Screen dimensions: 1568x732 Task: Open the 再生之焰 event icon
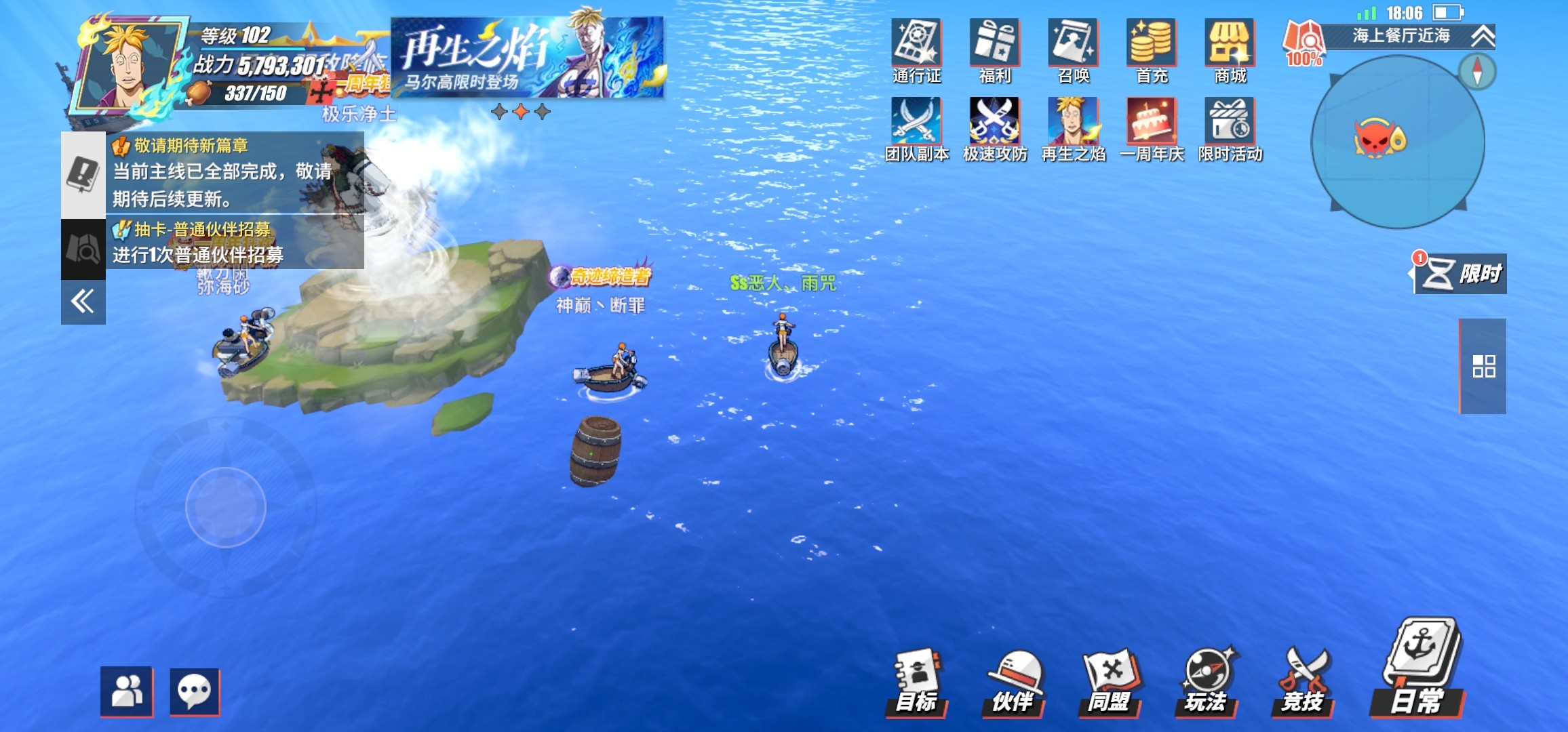click(1073, 129)
